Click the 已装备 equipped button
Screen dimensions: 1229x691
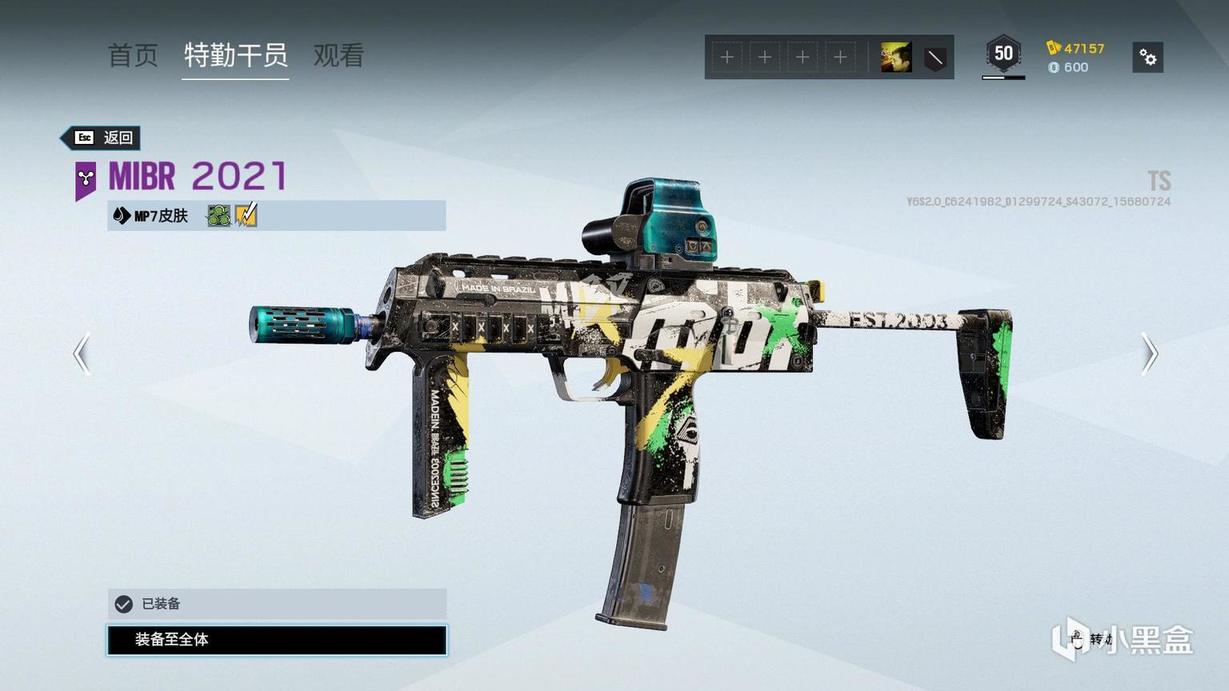pyautogui.click(x=277, y=604)
